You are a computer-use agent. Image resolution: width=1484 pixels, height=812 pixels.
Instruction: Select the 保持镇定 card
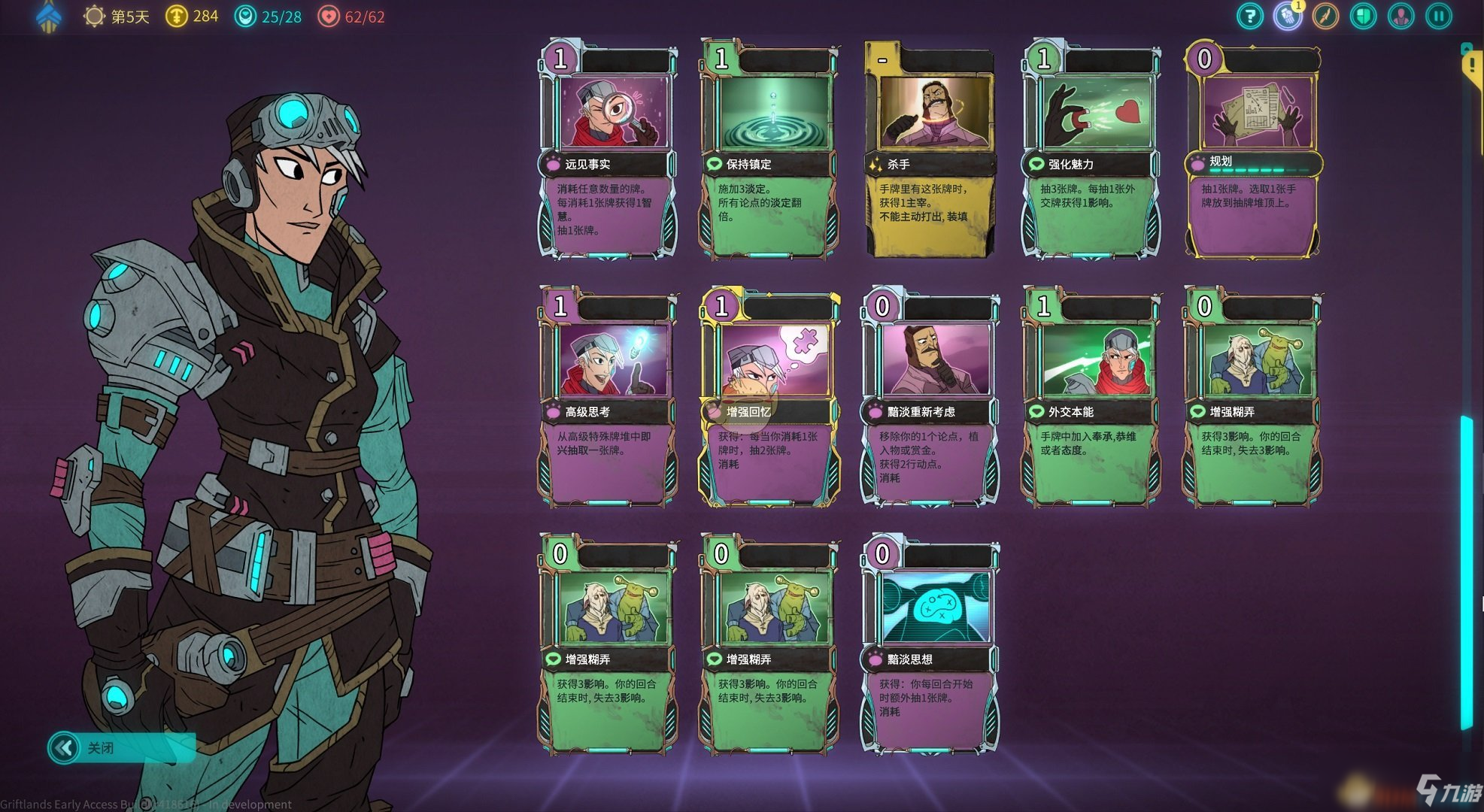[x=769, y=150]
